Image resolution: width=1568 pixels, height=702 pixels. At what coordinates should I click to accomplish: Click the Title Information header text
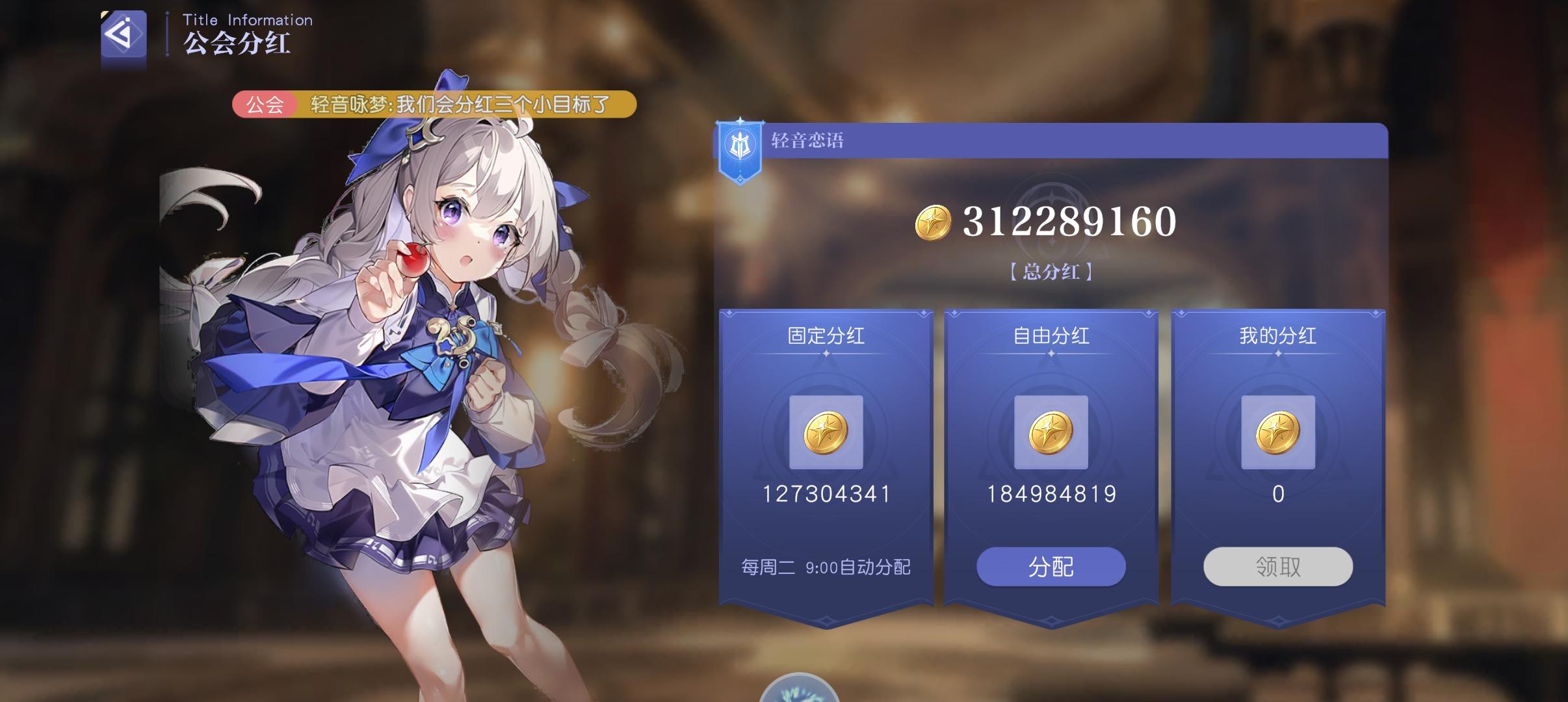pyautogui.click(x=246, y=19)
